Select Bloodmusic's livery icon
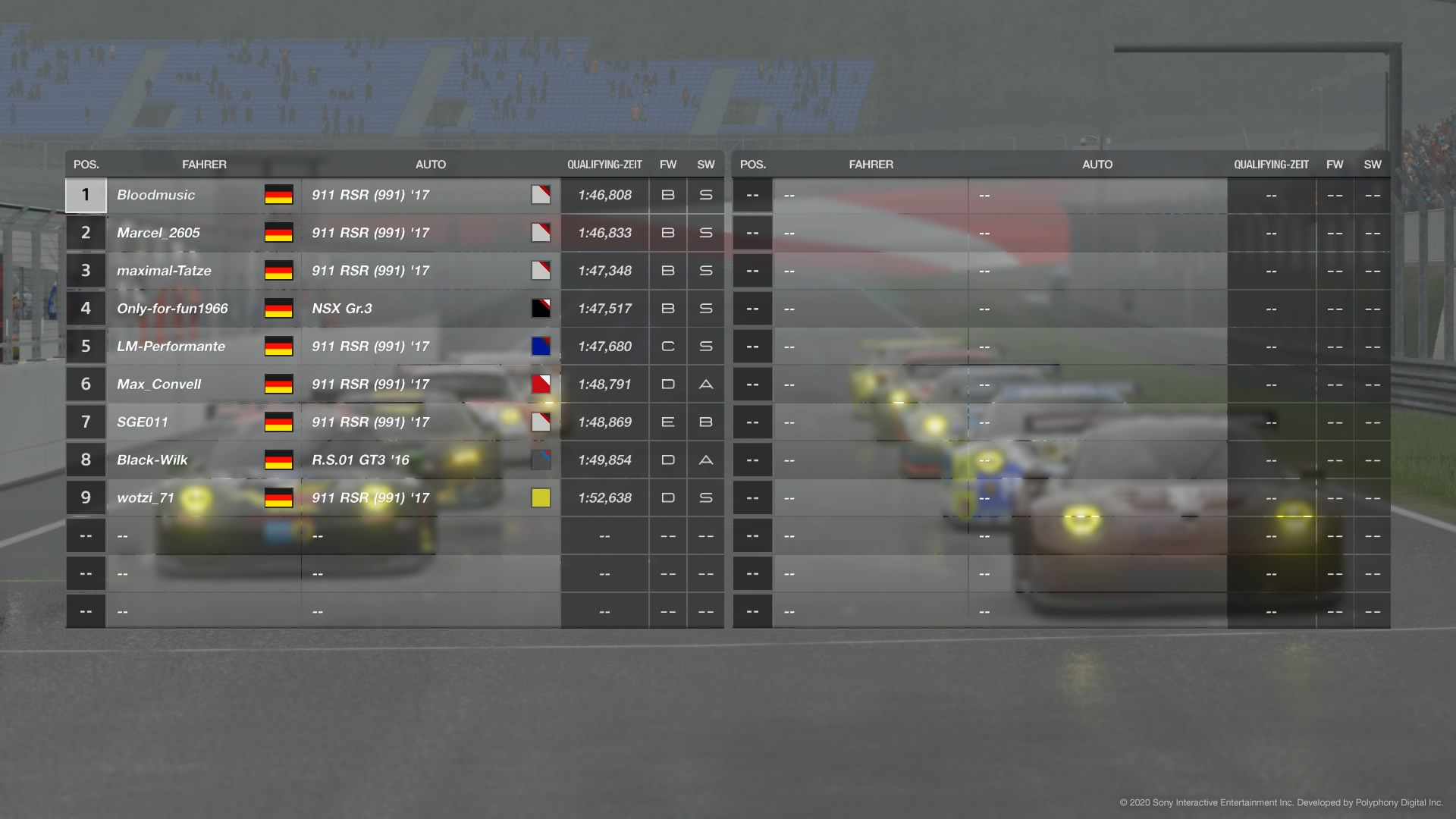 point(541,195)
